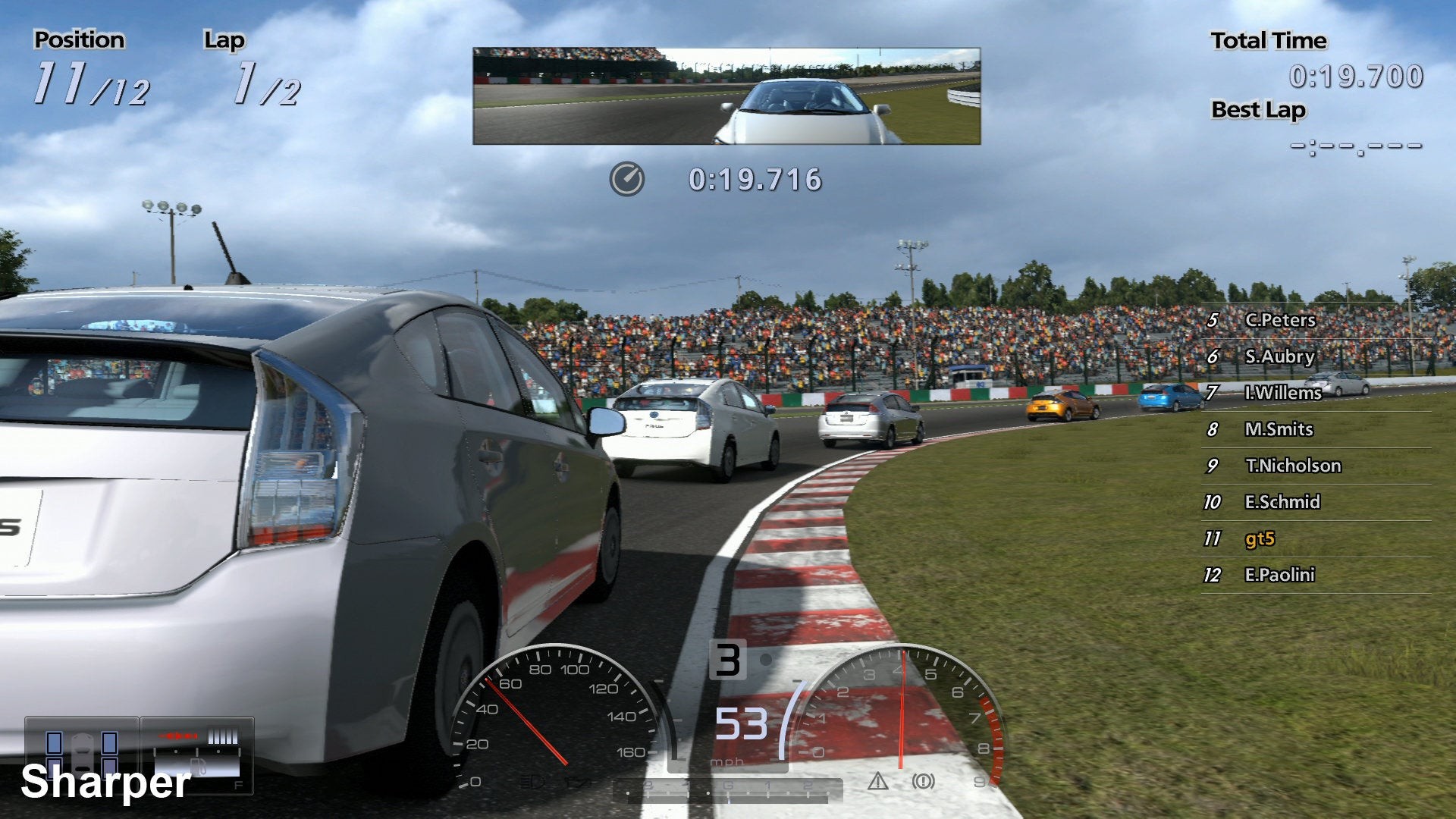The width and height of the screenshot is (1456, 819).
Task: Click the fuel gauge panel
Action: pos(197,755)
